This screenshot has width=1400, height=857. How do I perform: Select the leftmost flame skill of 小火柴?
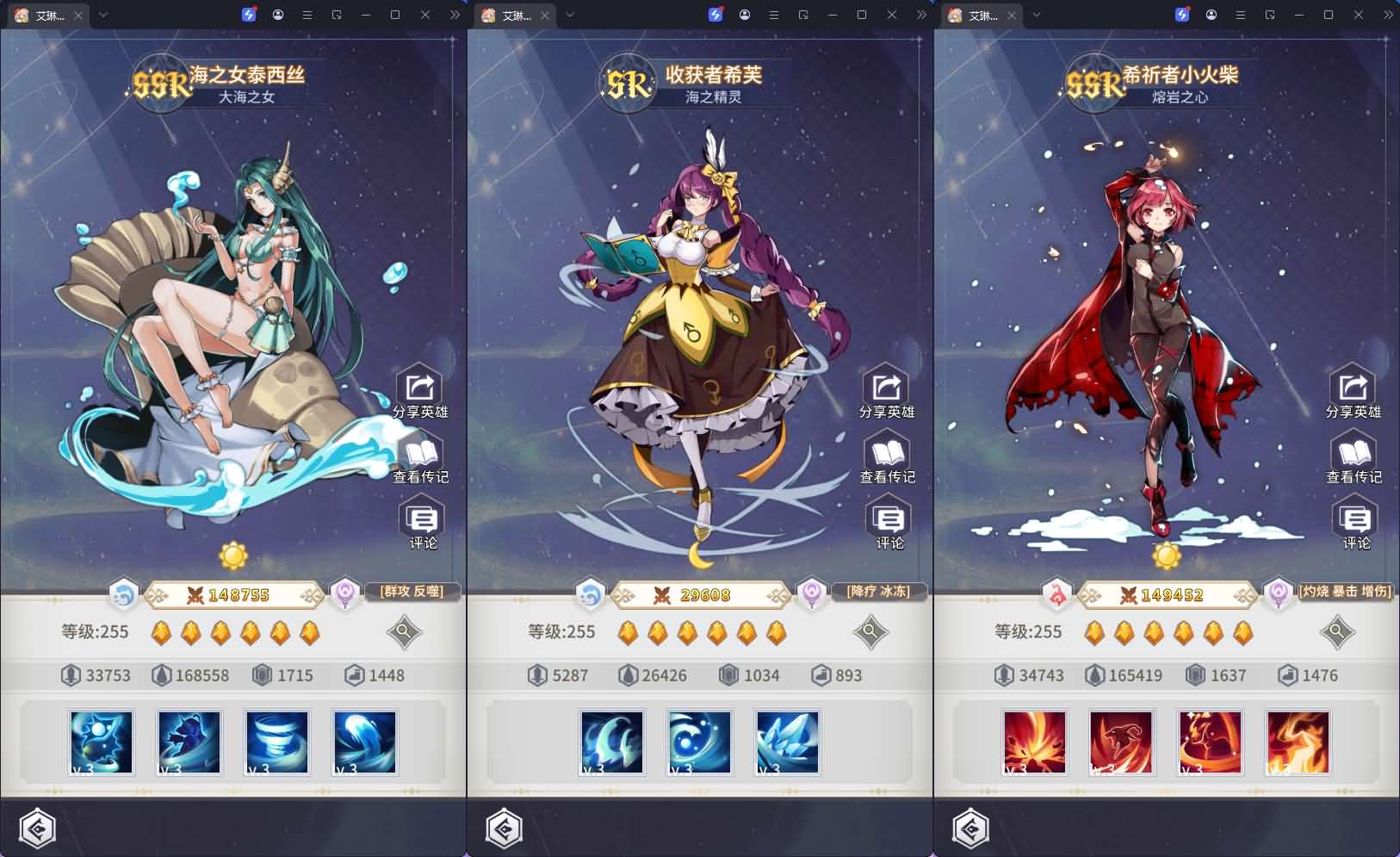pyautogui.click(x=1032, y=742)
